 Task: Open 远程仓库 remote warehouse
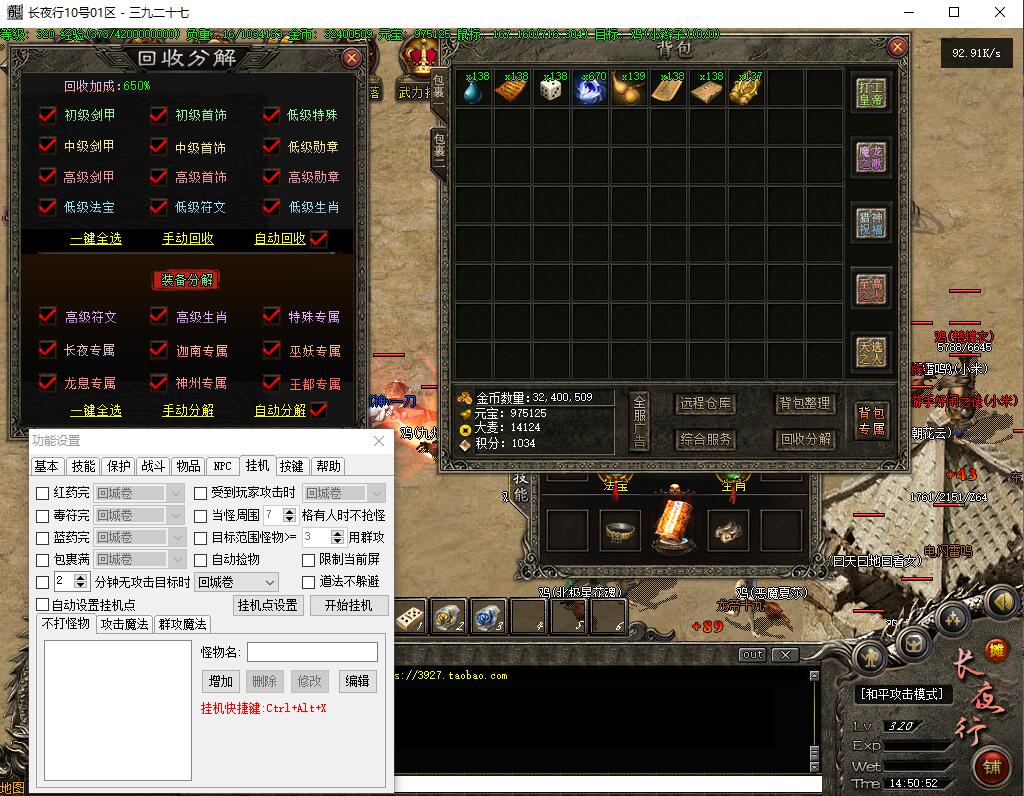coord(705,404)
